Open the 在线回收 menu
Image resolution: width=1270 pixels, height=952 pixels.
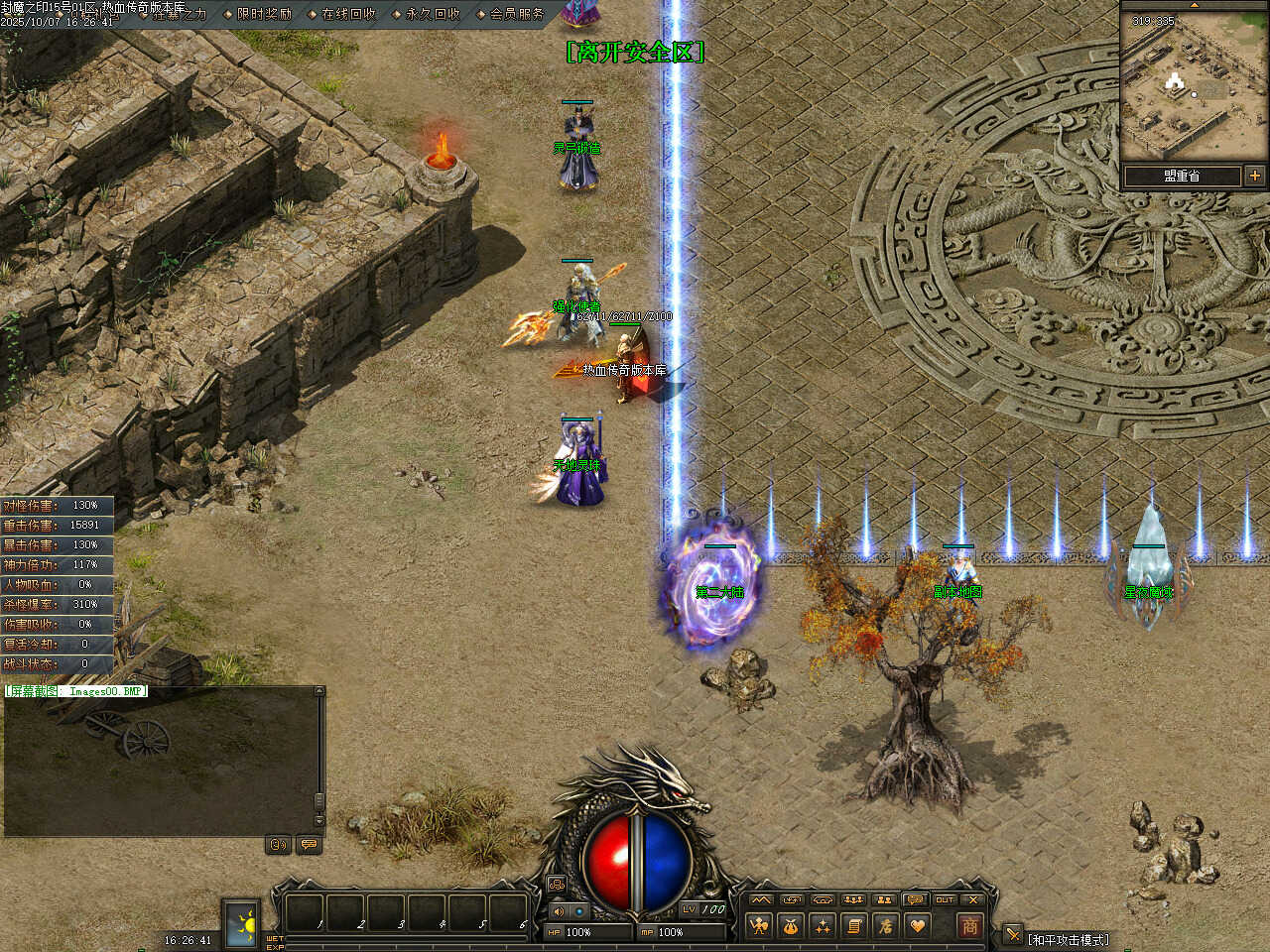coord(347,14)
